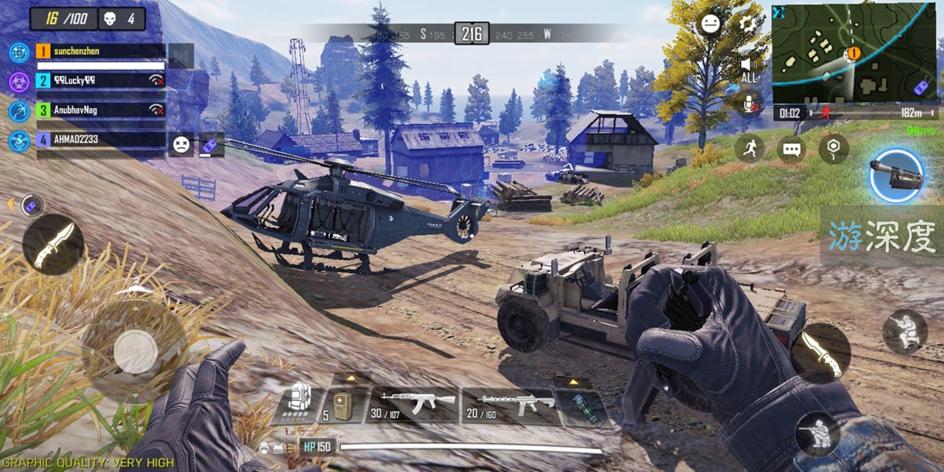Open the backpack inventory
The height and width of the screenshot is (472, 944).
(295, 400)
